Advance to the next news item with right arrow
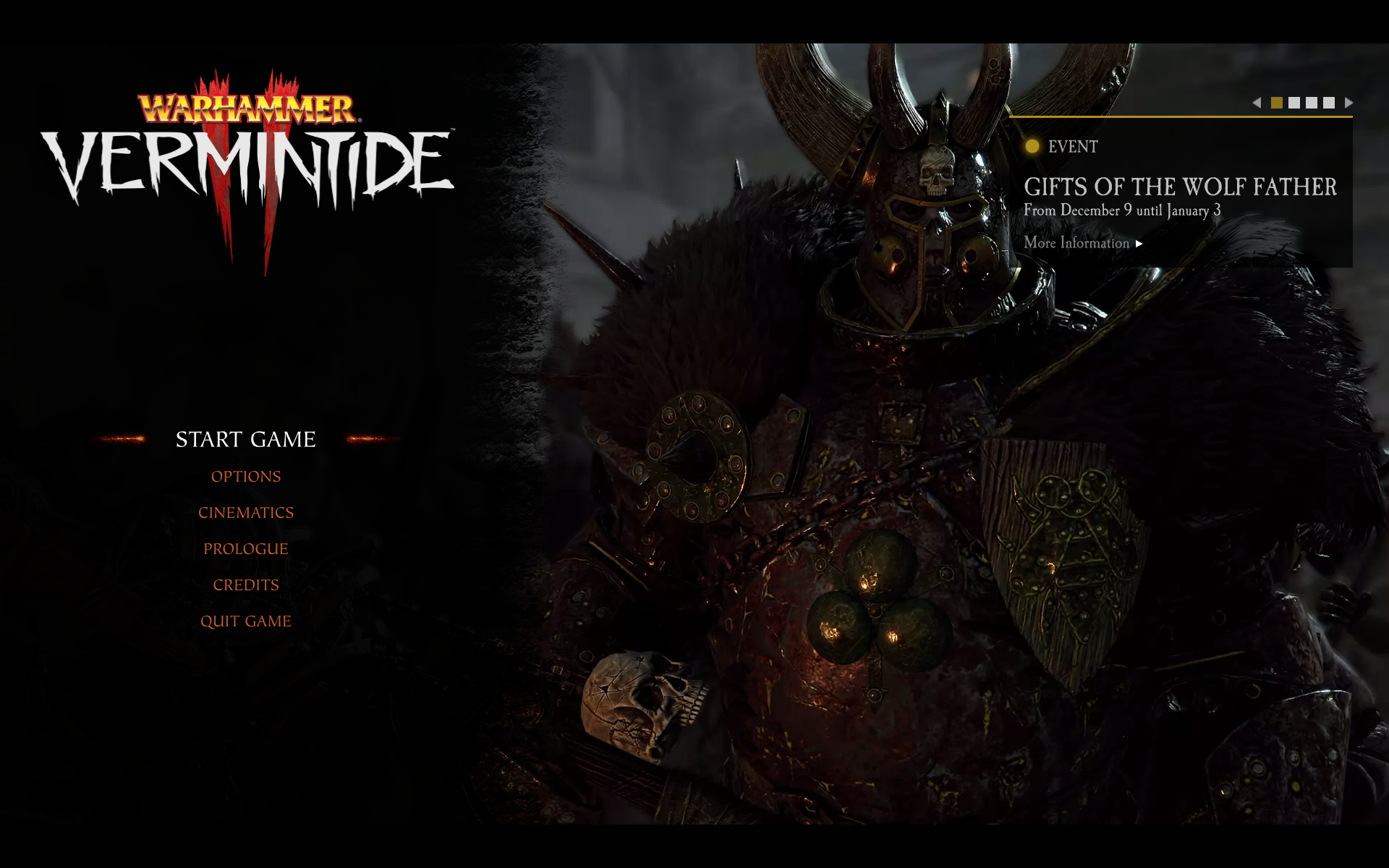Viewport: 1389px width, 868px height. point(1348,103)
